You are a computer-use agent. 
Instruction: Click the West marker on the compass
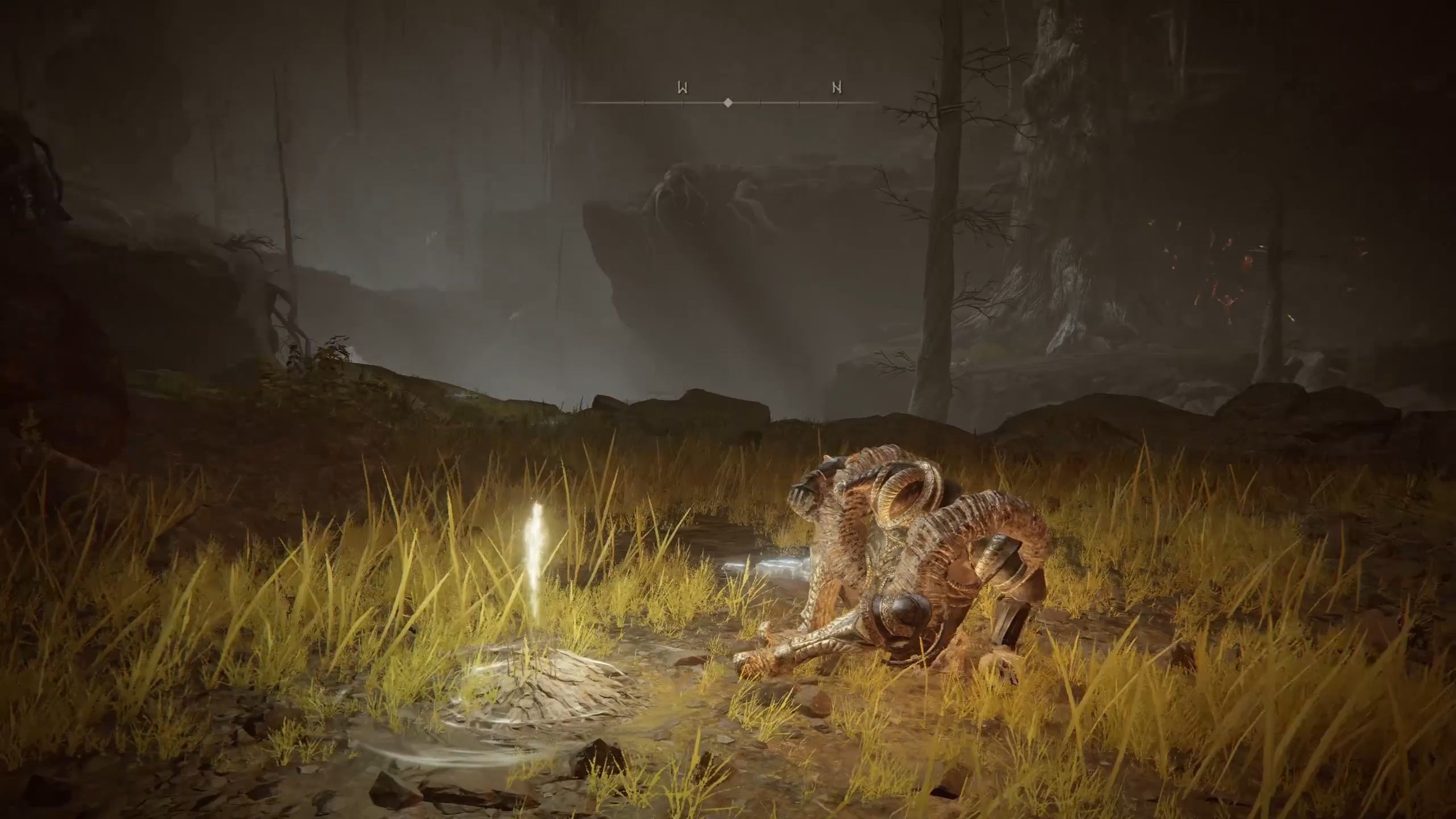tap(682, 88)
